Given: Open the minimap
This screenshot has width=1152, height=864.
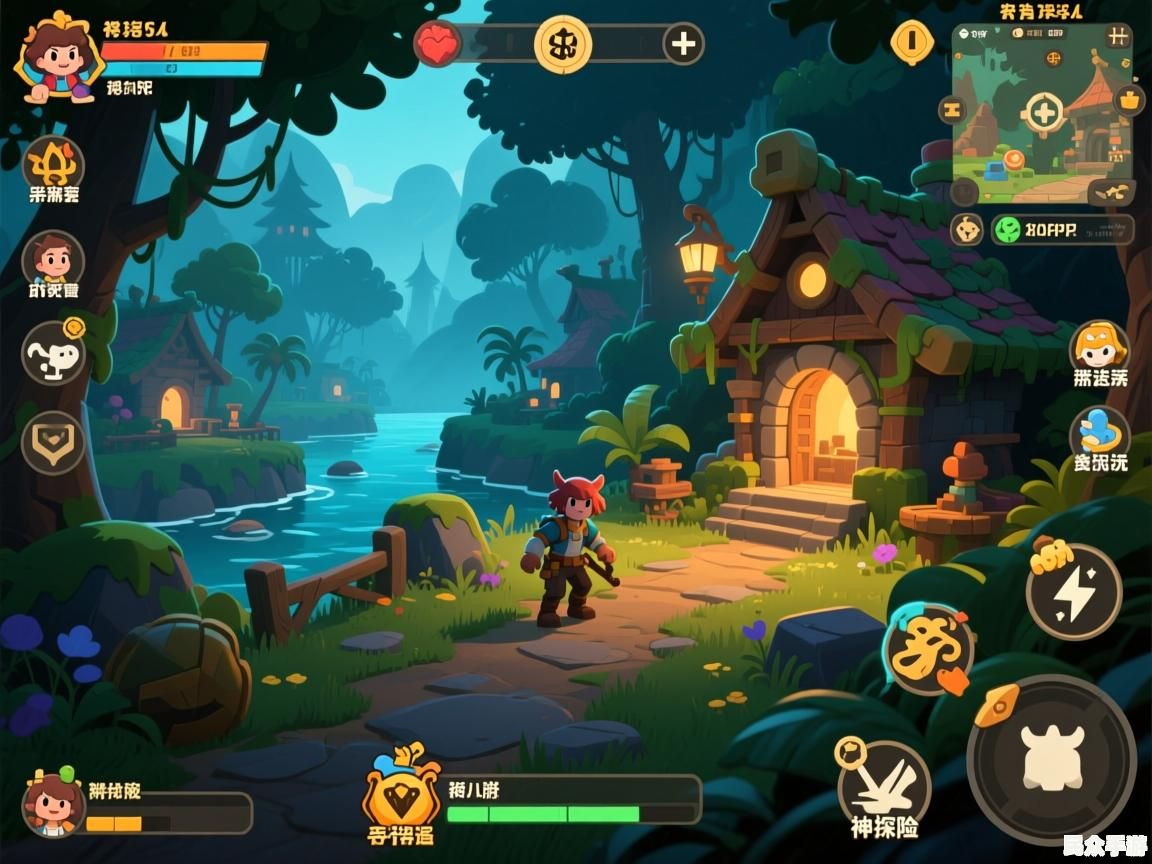Looking at the screenshot, I should [x=1042, y=112].
